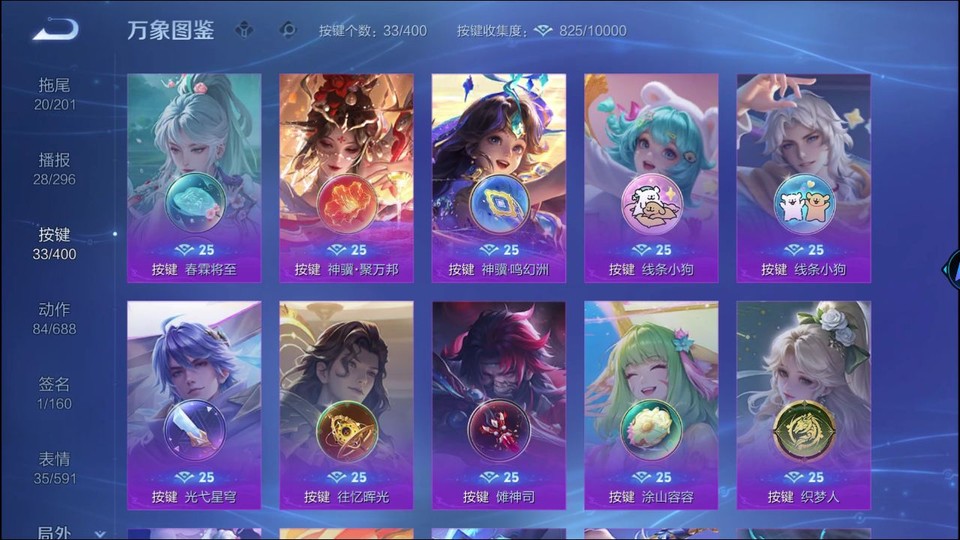Viewport: 960px width, 540px height.
Task: Open the 往忆晖光 button skin card
Action: [346, 405]
